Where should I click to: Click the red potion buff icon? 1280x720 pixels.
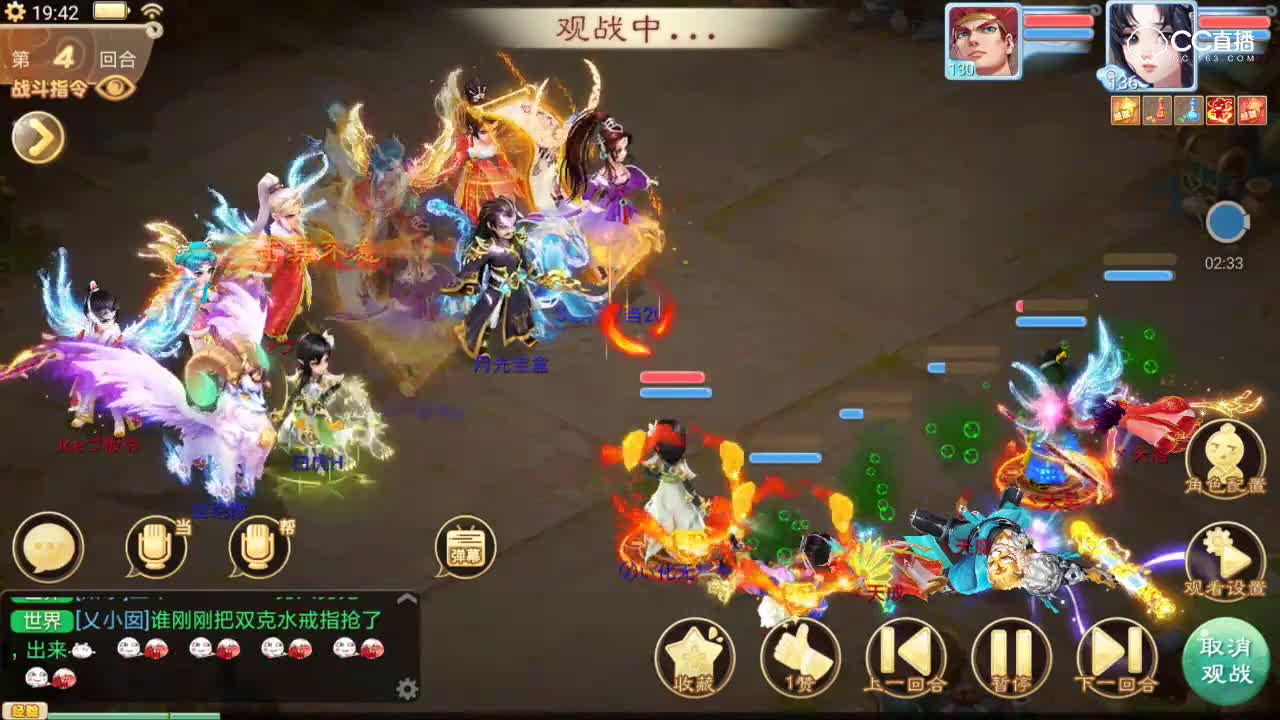click(x=1157, y=110)
